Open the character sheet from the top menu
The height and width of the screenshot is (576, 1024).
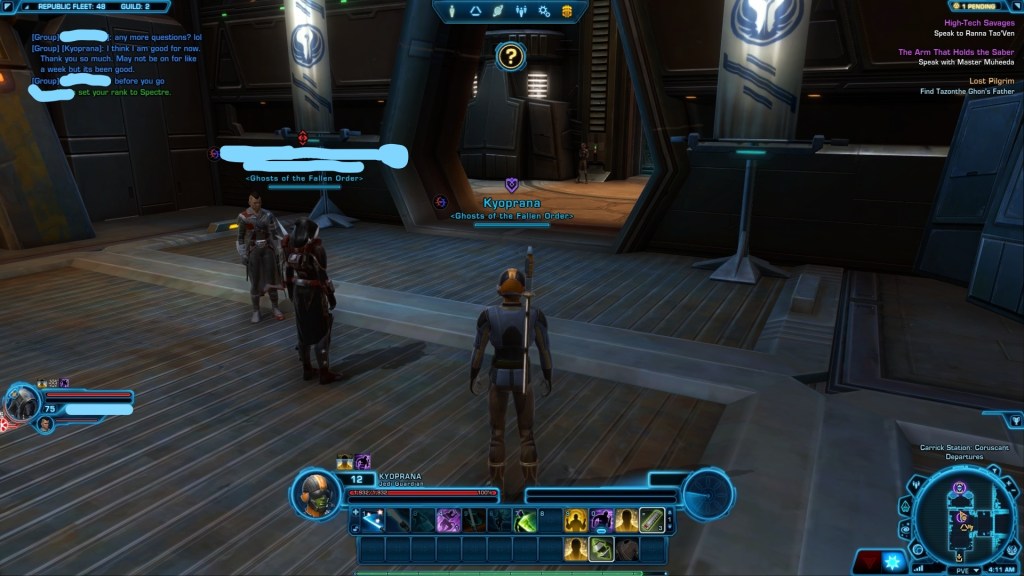(452, 11)
